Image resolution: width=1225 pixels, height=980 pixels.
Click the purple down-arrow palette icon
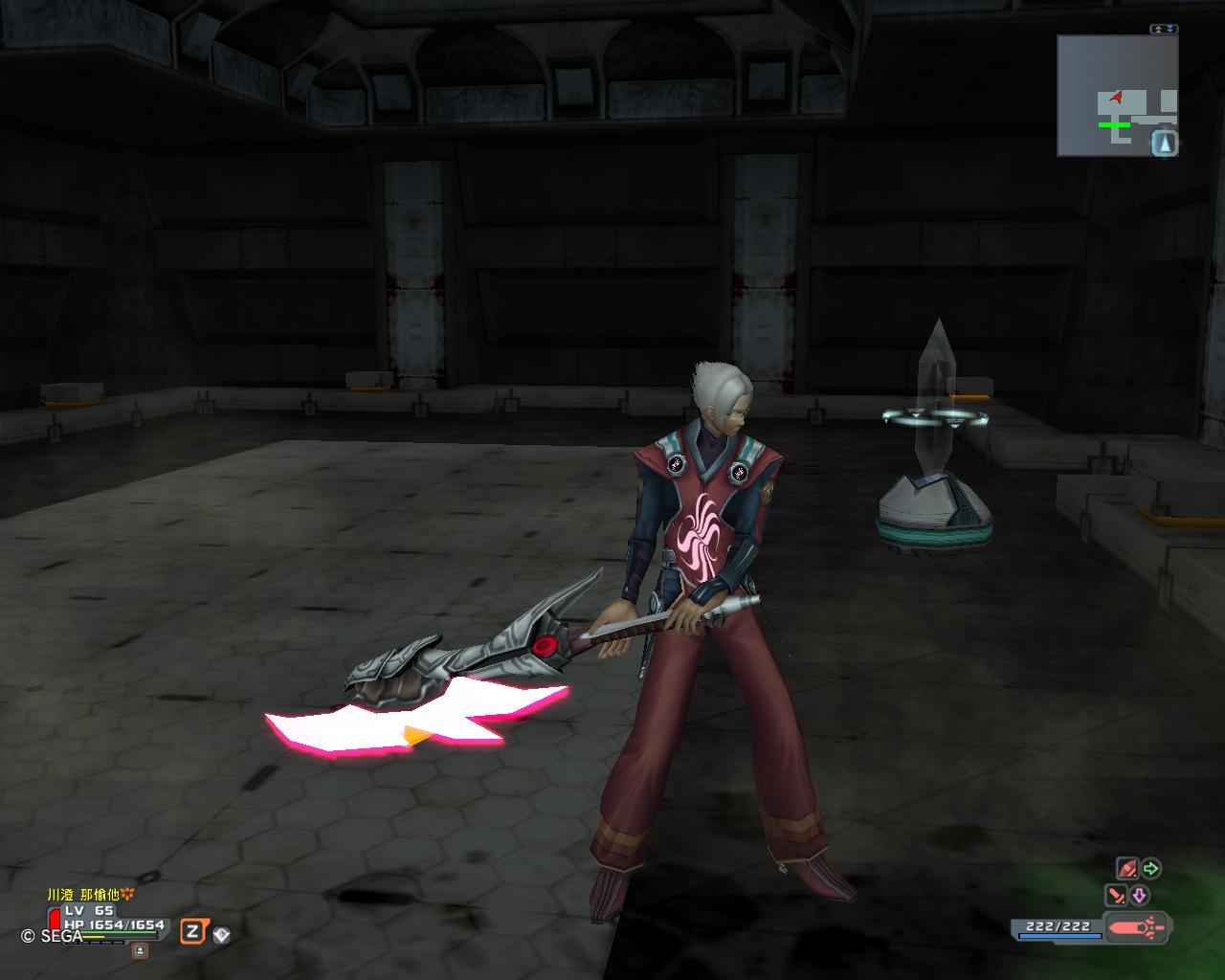(1139, 896)
